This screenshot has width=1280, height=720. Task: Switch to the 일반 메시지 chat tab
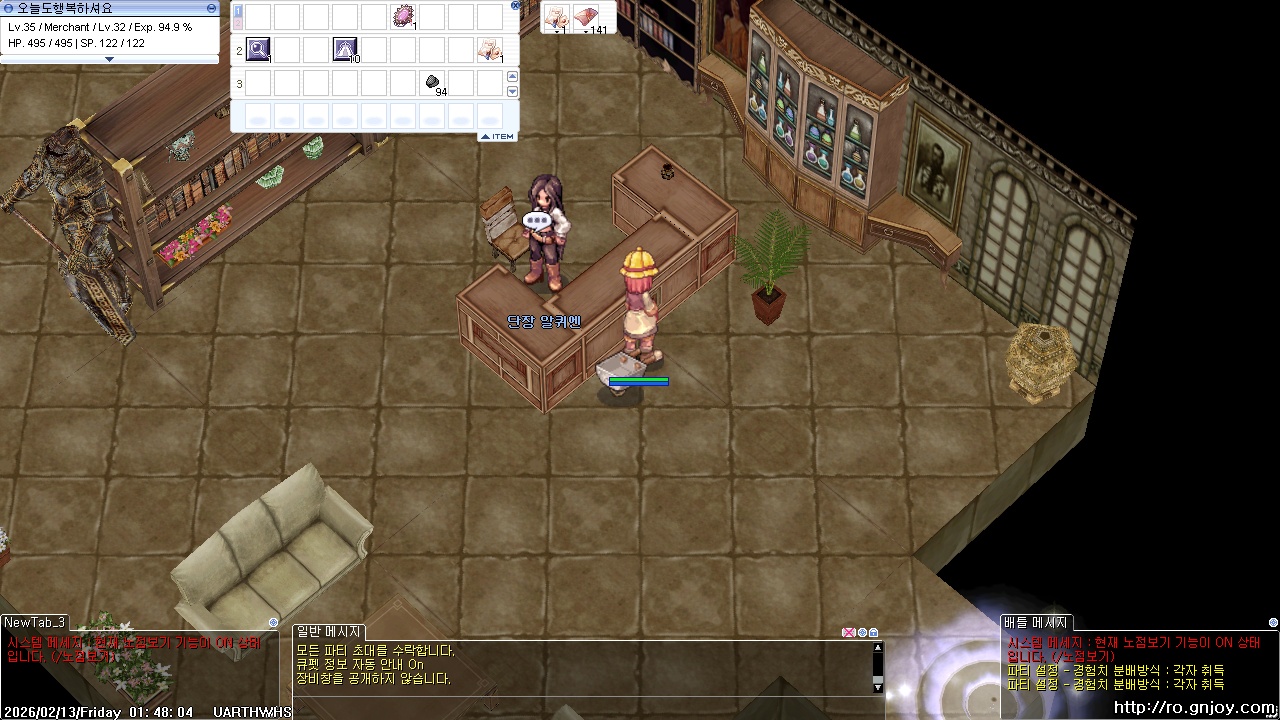329,631
